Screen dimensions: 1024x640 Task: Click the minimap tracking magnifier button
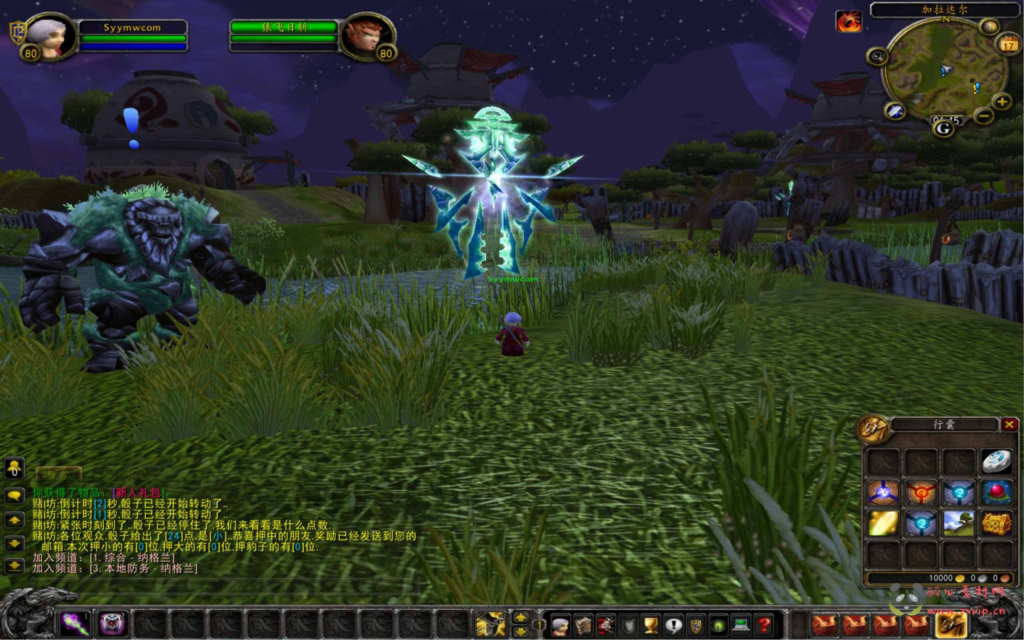878,57
